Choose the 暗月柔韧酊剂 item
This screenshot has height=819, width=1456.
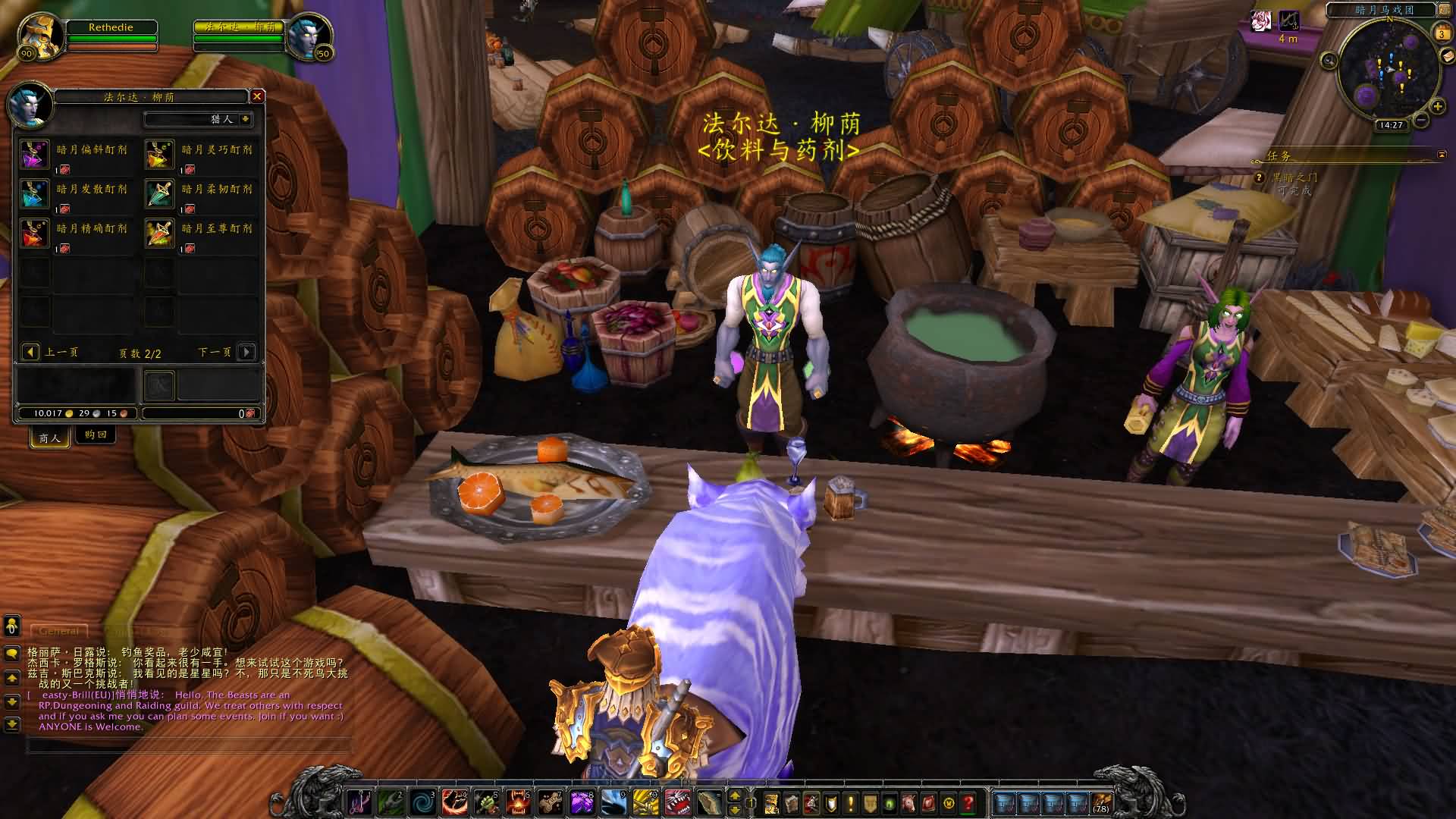[160, 194]
